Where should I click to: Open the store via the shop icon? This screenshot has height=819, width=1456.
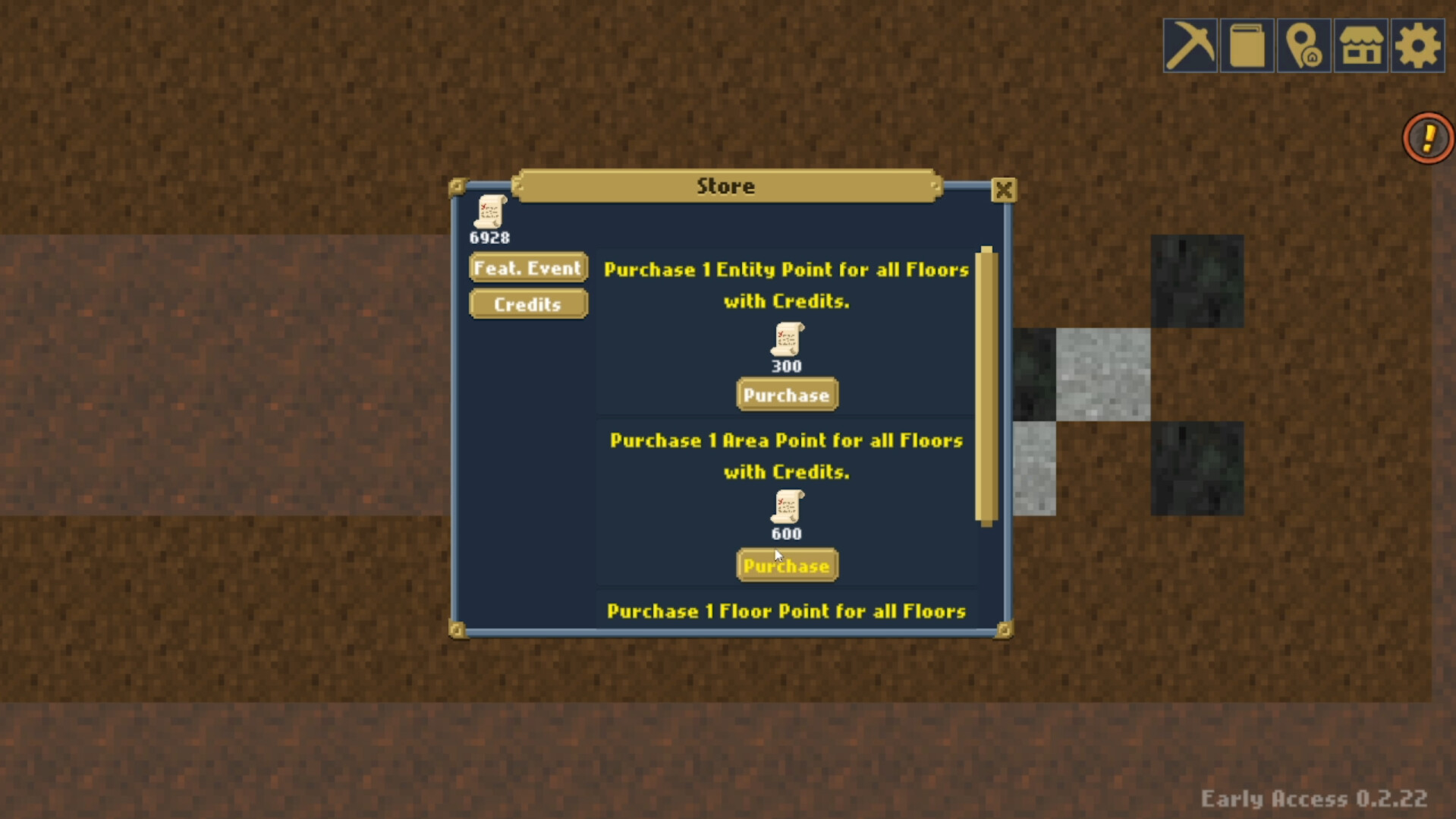(1360, 46)
